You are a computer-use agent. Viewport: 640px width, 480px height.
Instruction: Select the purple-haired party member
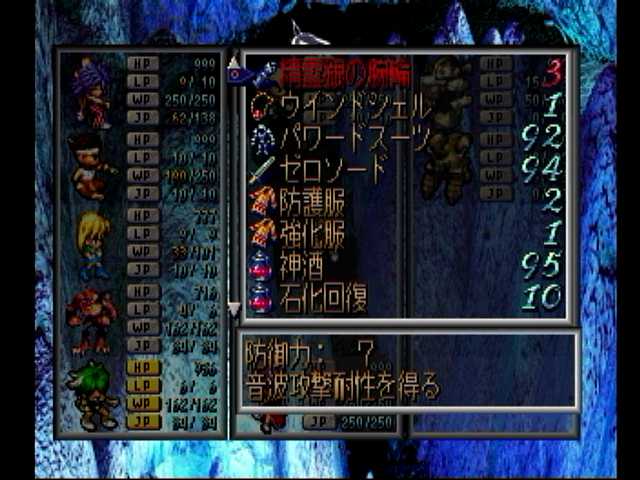click(x=91, y=90)
